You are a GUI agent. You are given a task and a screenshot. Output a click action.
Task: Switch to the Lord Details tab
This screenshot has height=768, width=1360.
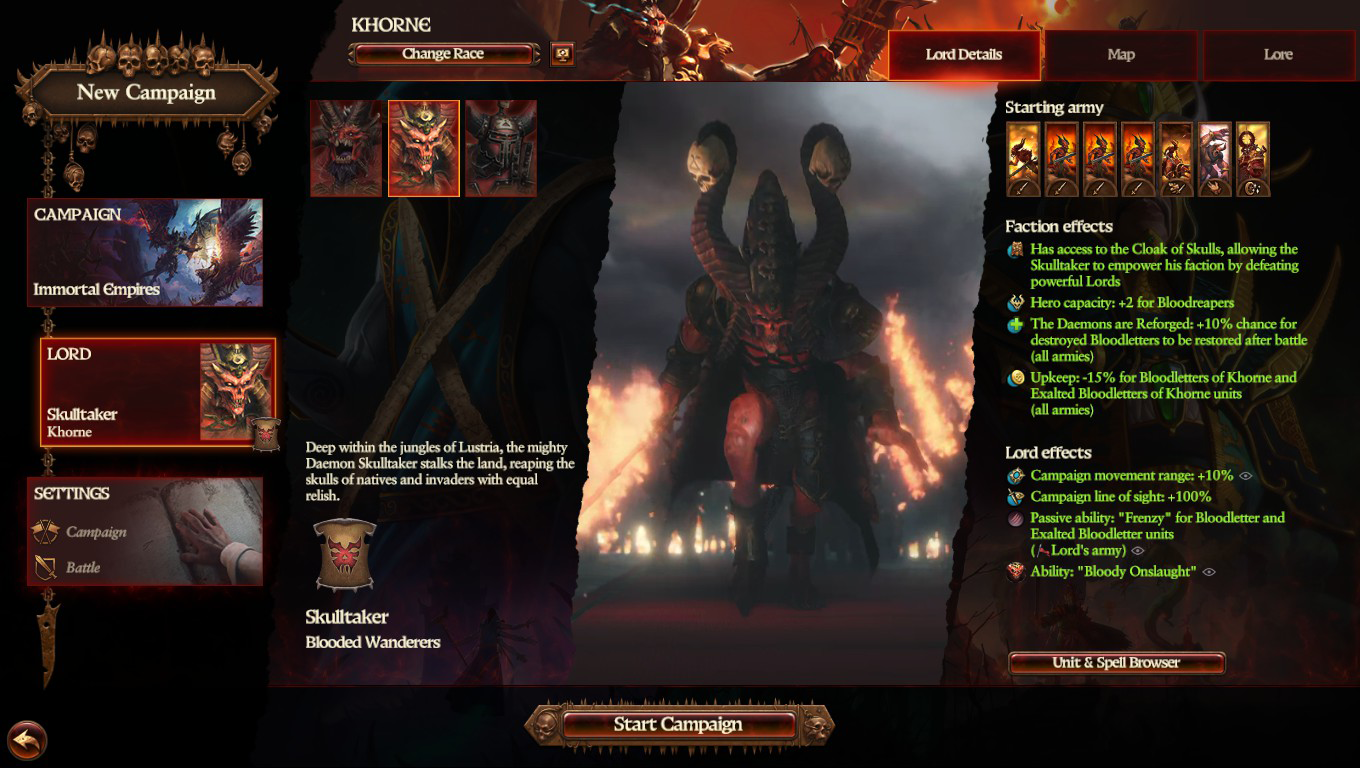[964, 55]
